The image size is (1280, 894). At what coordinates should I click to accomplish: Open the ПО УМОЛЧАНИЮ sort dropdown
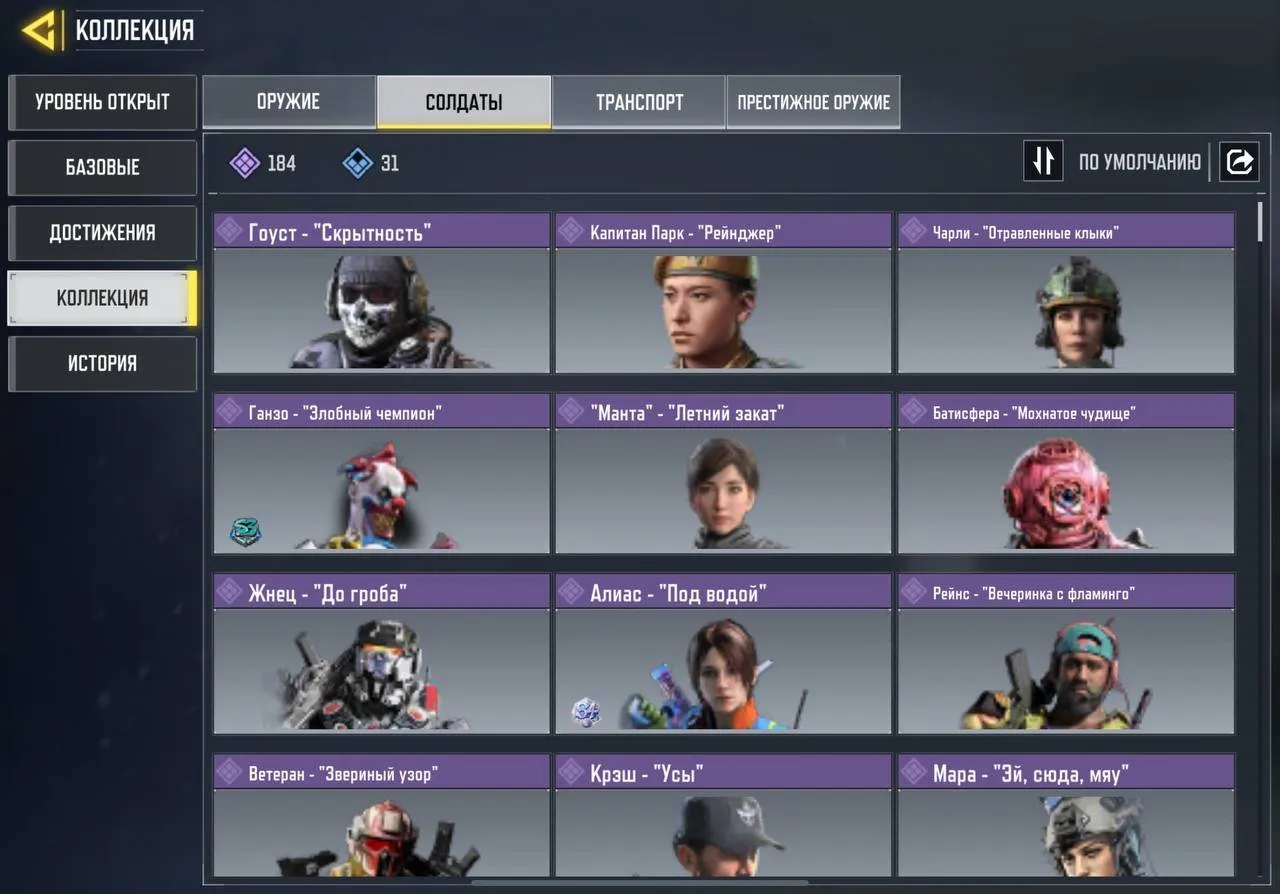pos(1140,161)
